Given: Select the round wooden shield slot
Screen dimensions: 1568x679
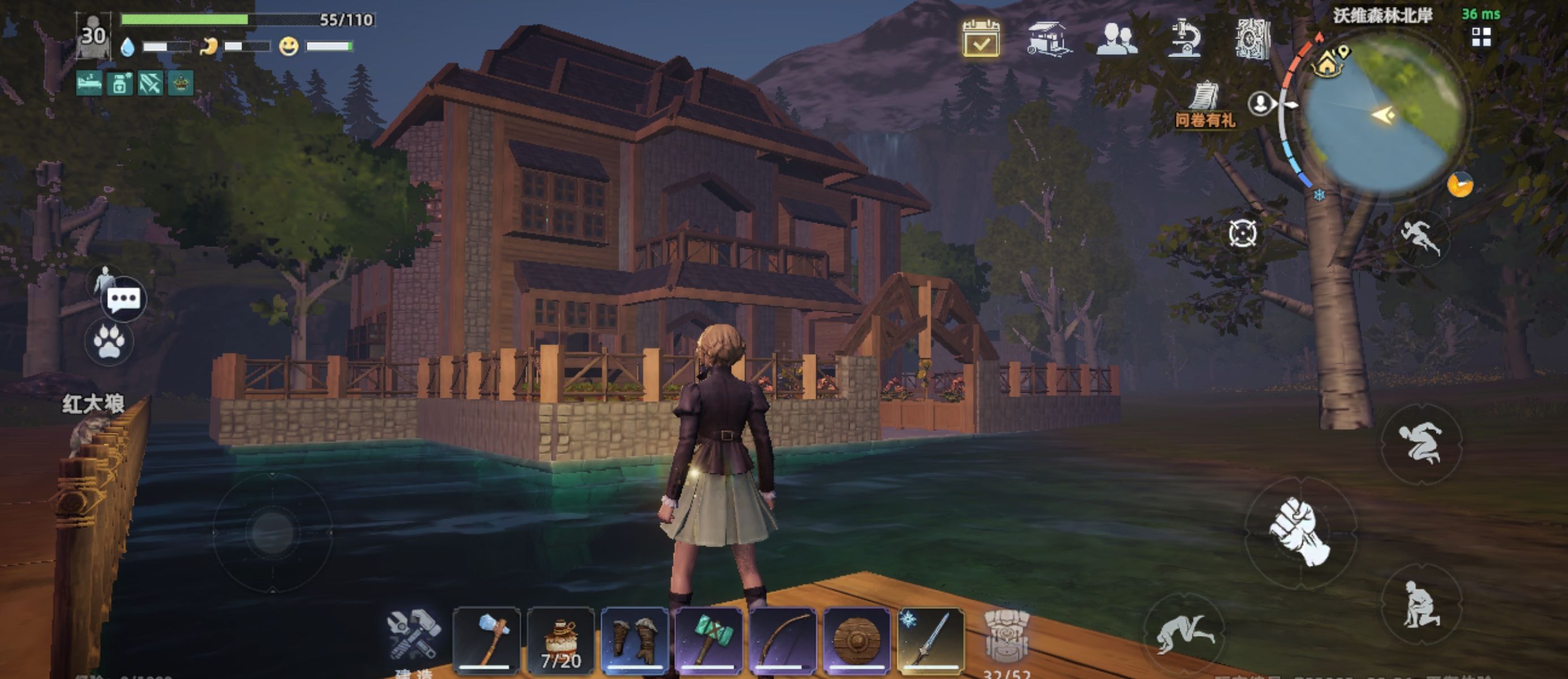Looking at the screenshot, I should pos(856,640).
